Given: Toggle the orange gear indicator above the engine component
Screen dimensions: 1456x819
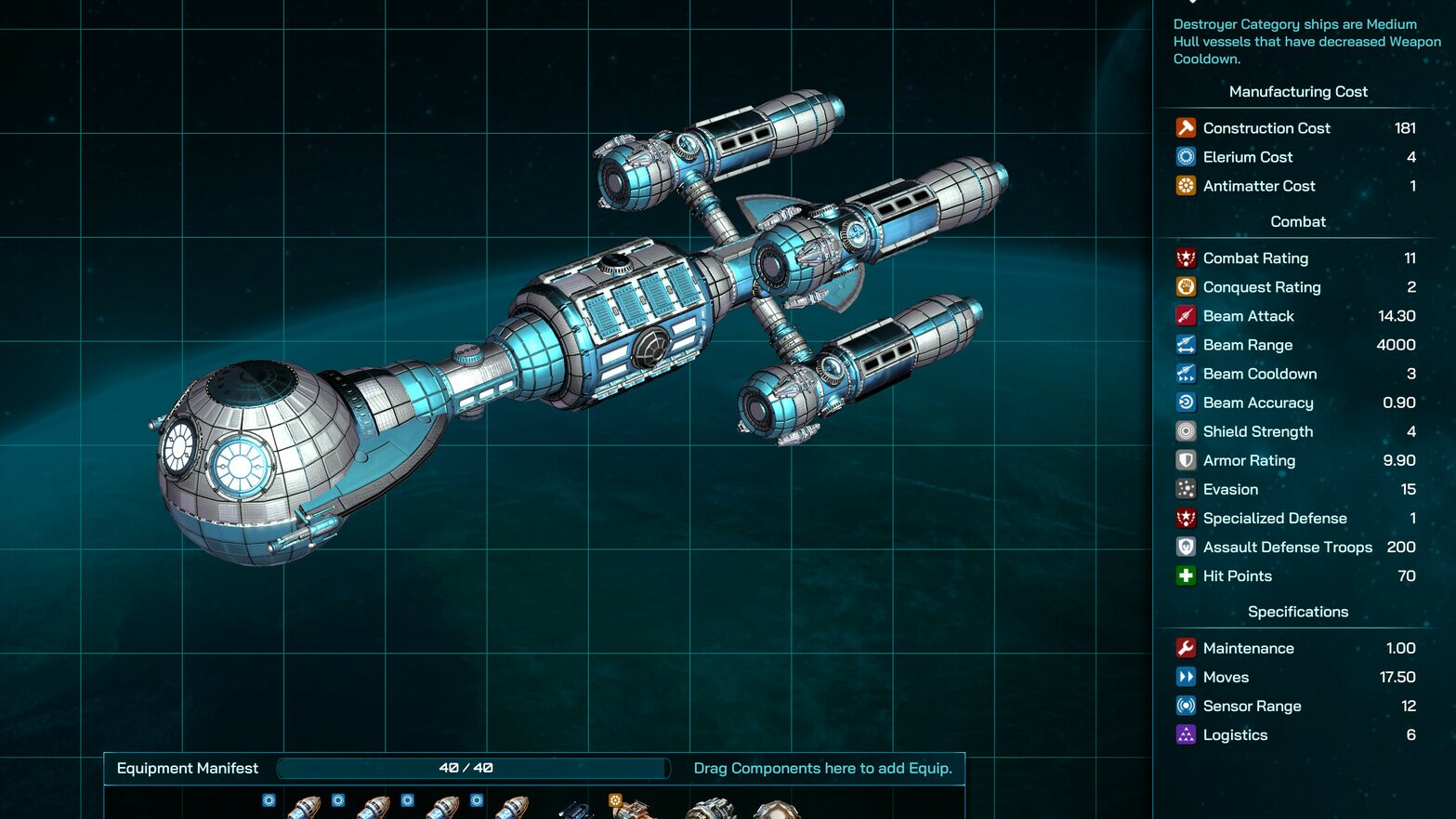Looking at the screenshot, I should coord(614,798).
